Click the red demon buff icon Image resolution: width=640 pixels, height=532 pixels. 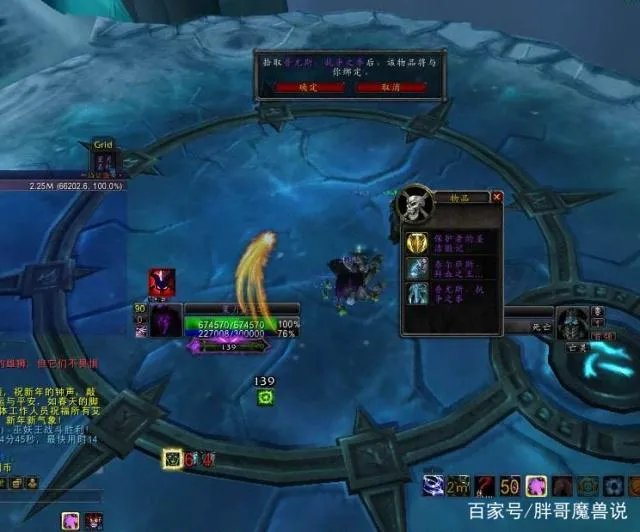(x=161, y=283)
